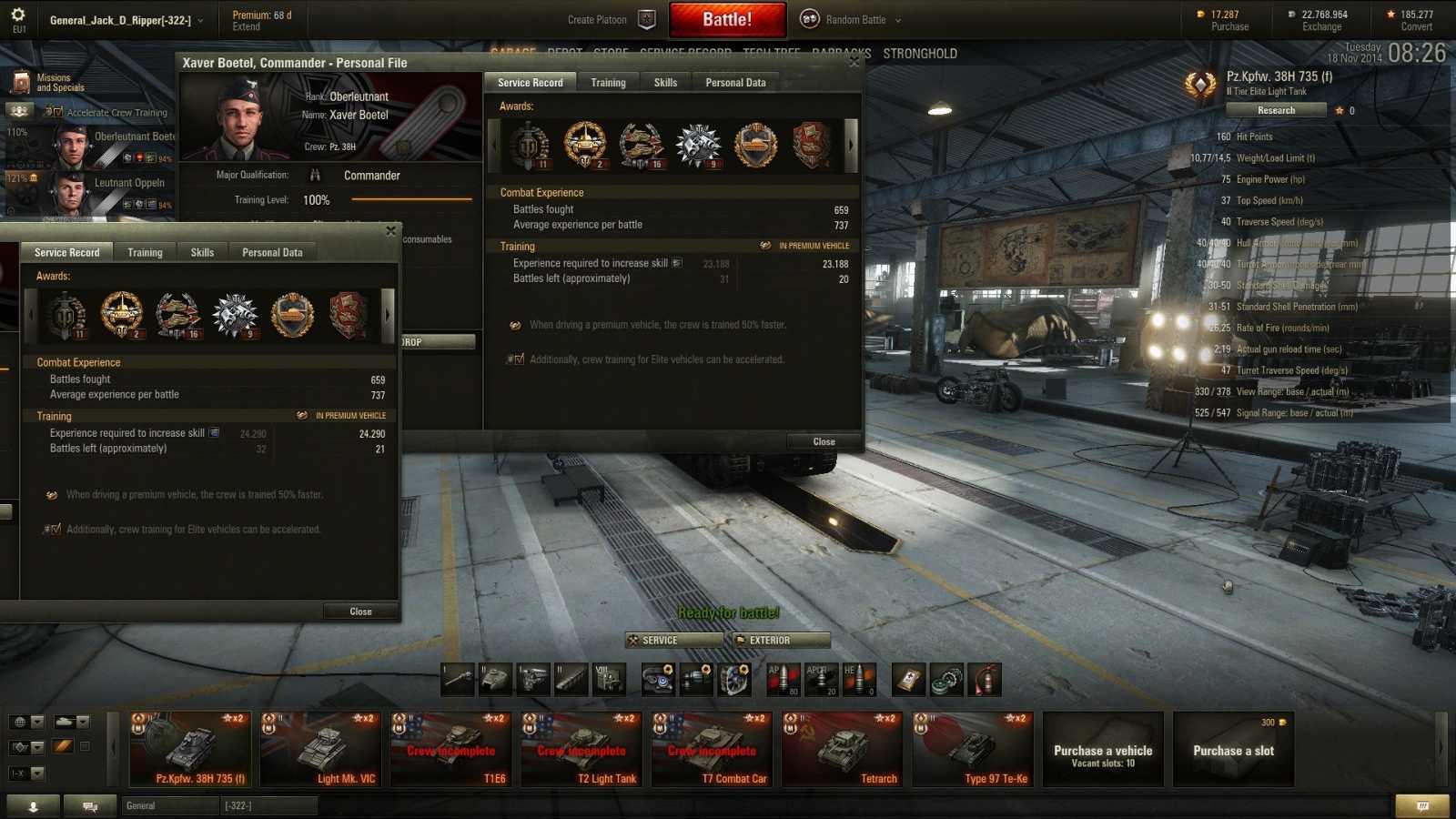Toggle the APCR shell slot selection
Screen dimensions: 1456x819
[822, 679]
